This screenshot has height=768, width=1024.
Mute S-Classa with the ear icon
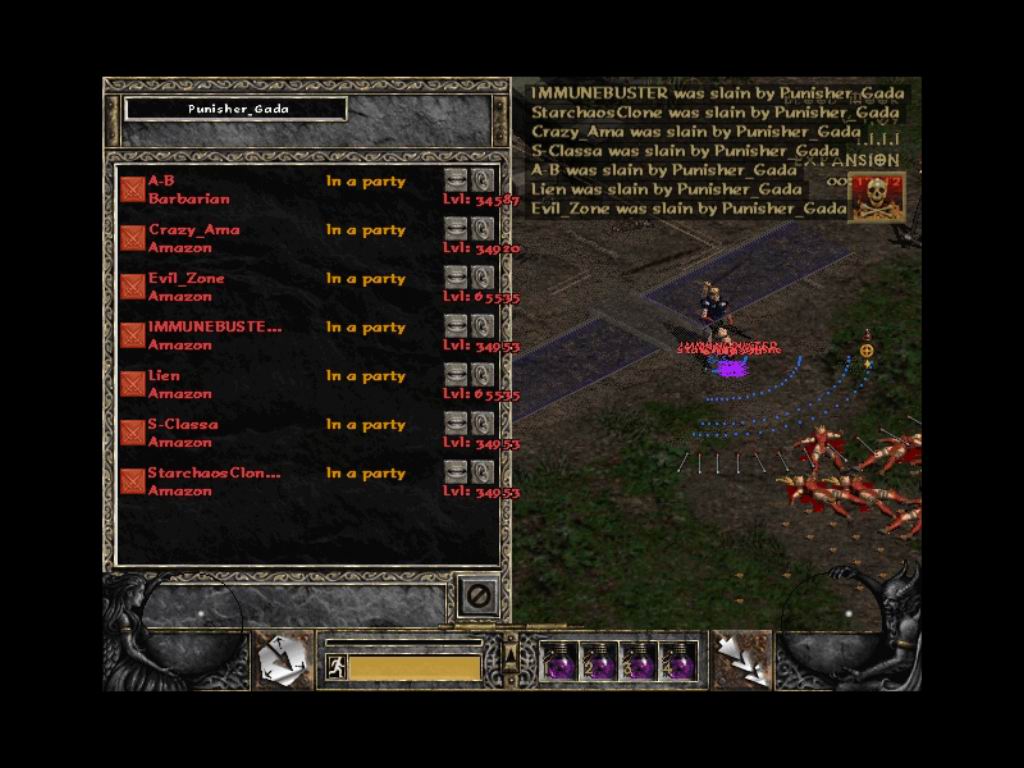pos(483,424)
